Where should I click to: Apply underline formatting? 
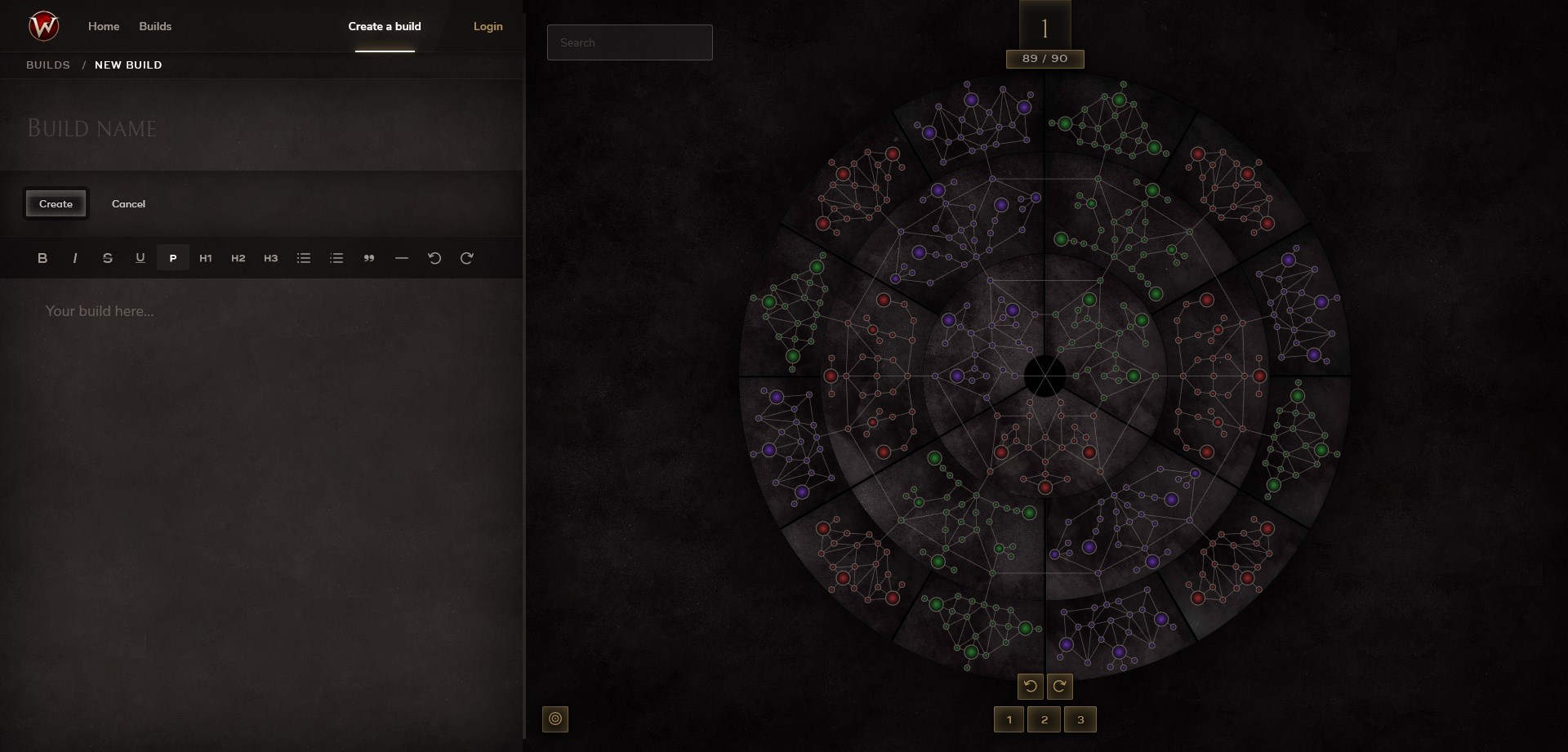tap(140, 258)
